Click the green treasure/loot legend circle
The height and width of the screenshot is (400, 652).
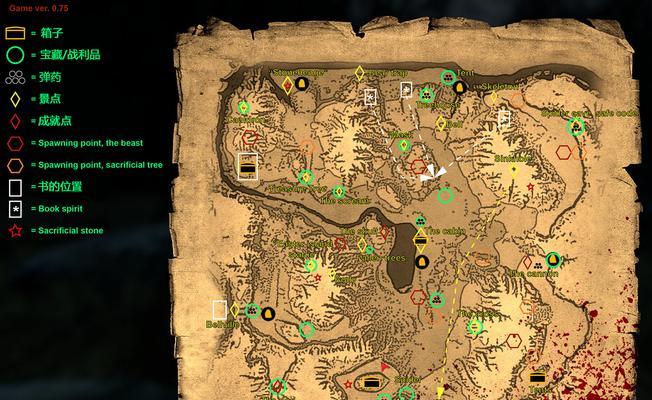point(15,55)
